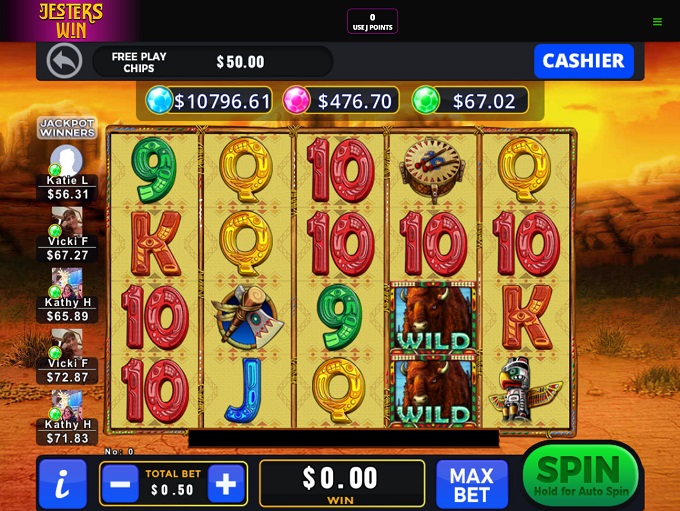Viewport: 680px width, 511px height.
Task: Spin the slot reels
Action: [580, 475]
